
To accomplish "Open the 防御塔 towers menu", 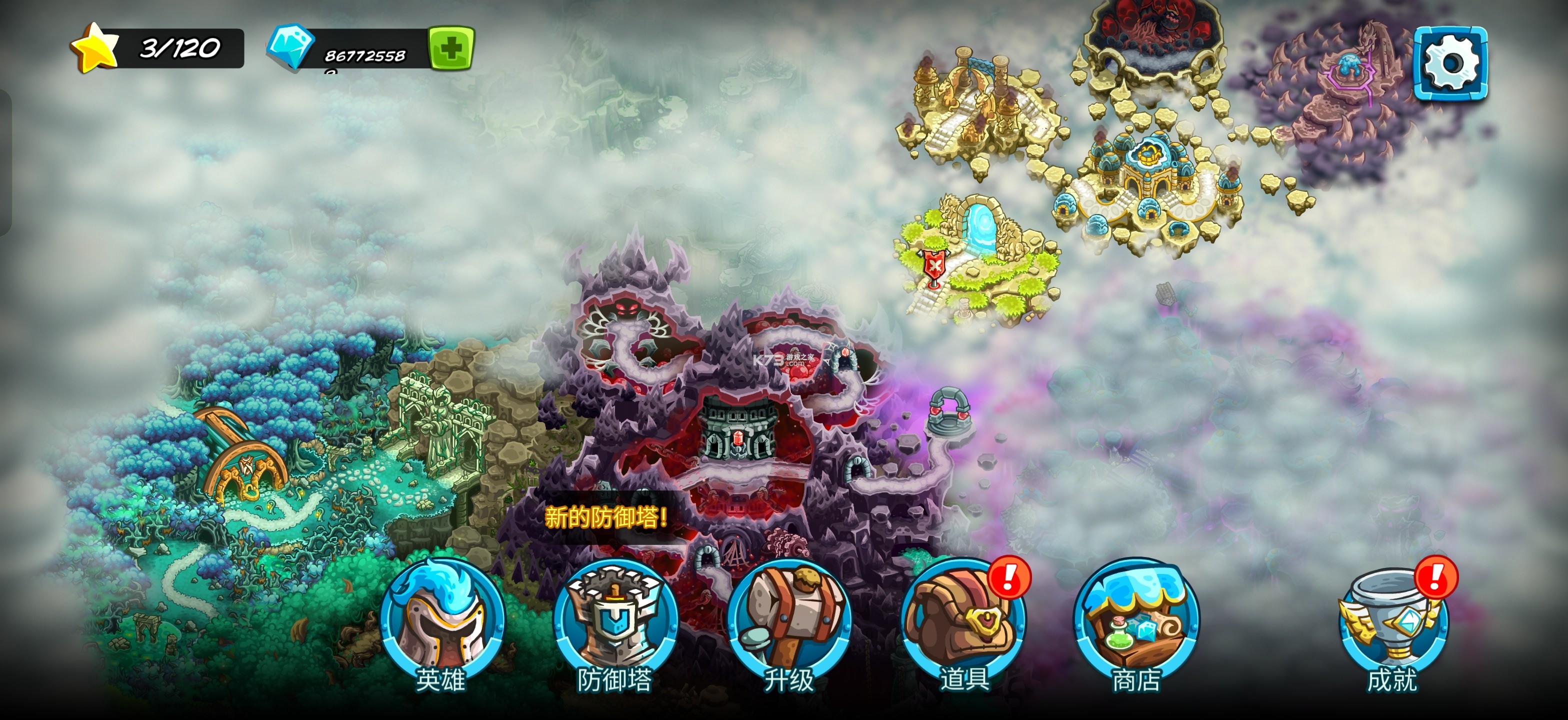I will tap(615, 621).
